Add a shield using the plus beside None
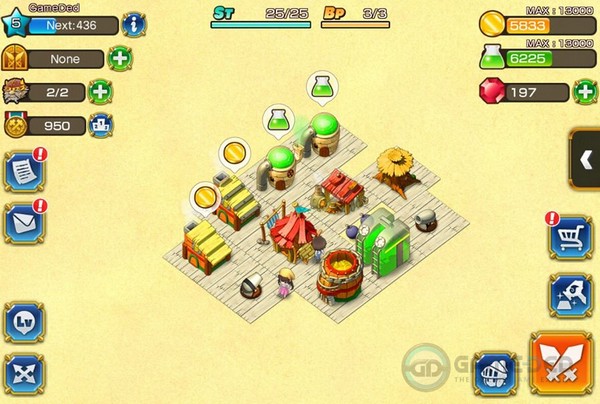Screen dimensions: 600x404 (119, 58)
